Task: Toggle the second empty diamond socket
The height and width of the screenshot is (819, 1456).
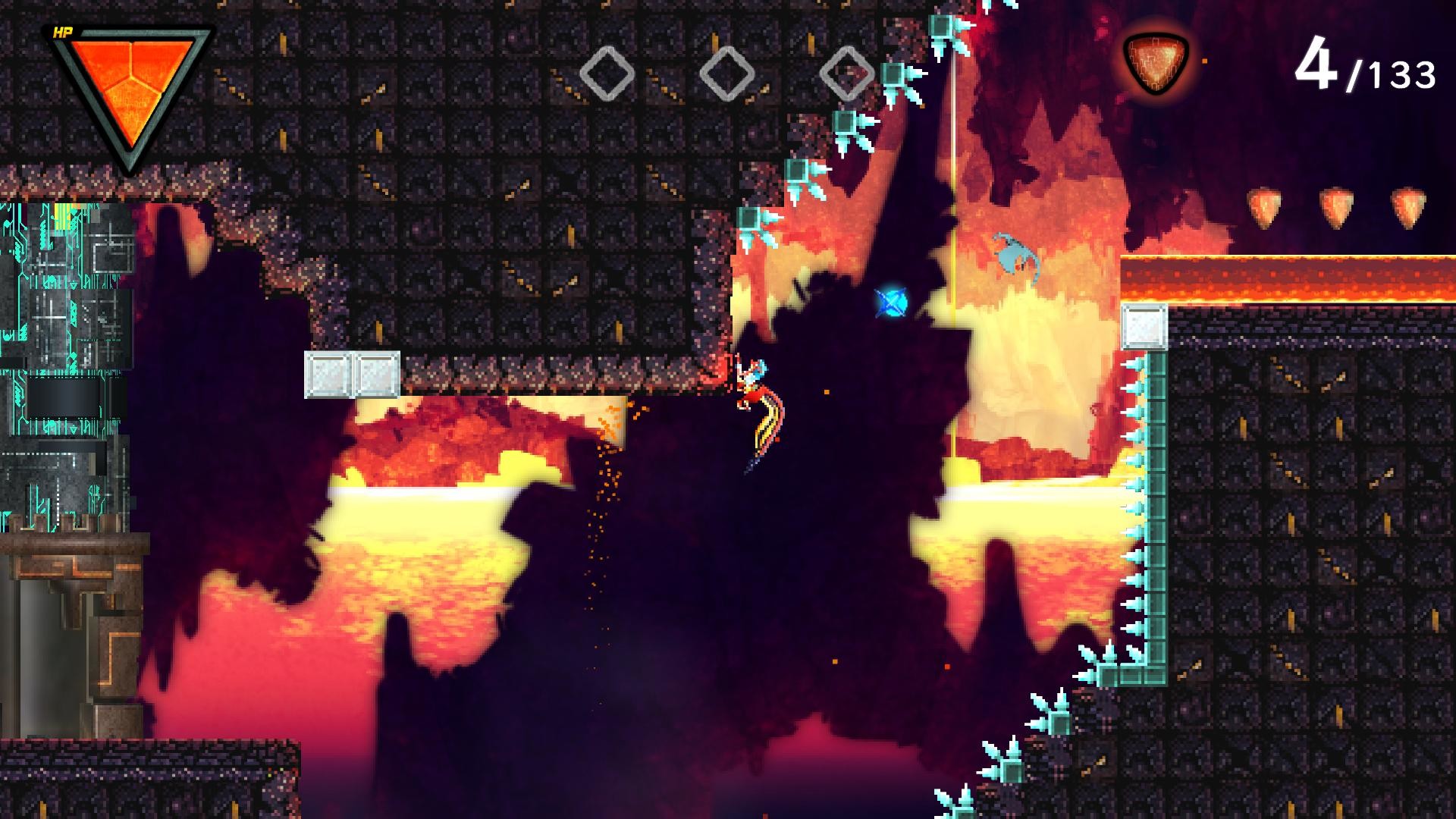Action: (x=726, y=73)
